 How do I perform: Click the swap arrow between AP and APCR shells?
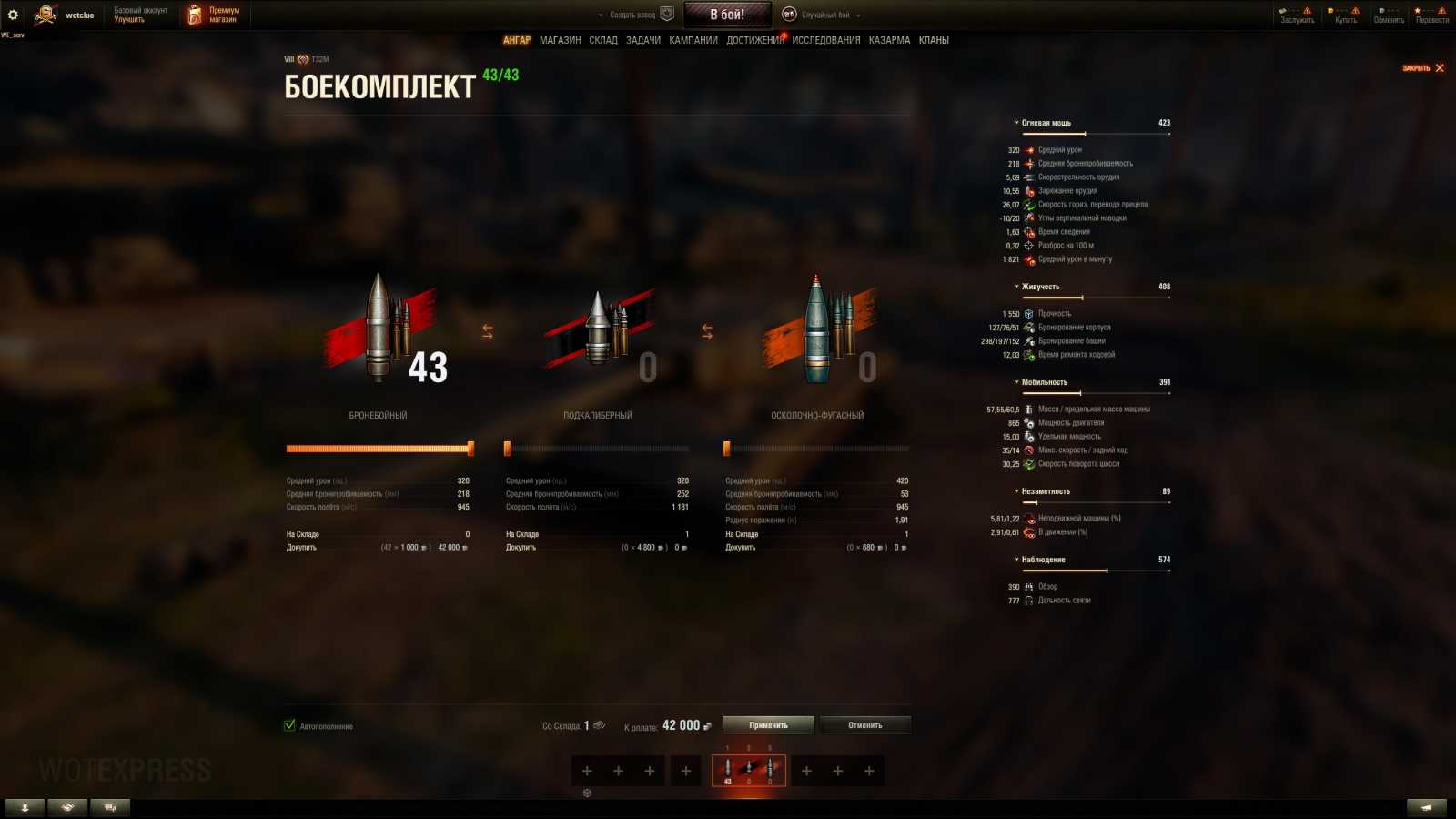(x=488, y=330)
